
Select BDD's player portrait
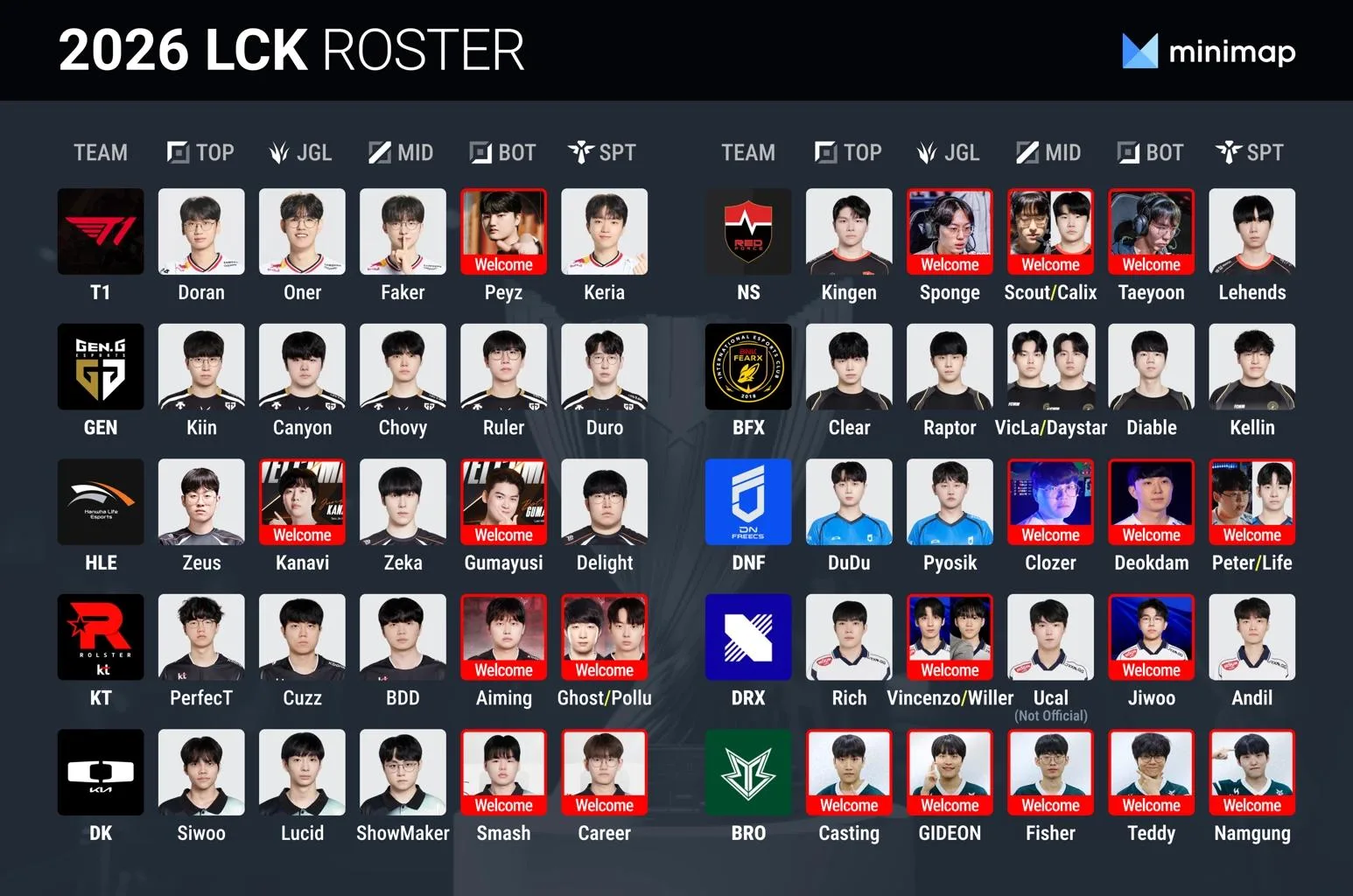(x=403, y=637)
